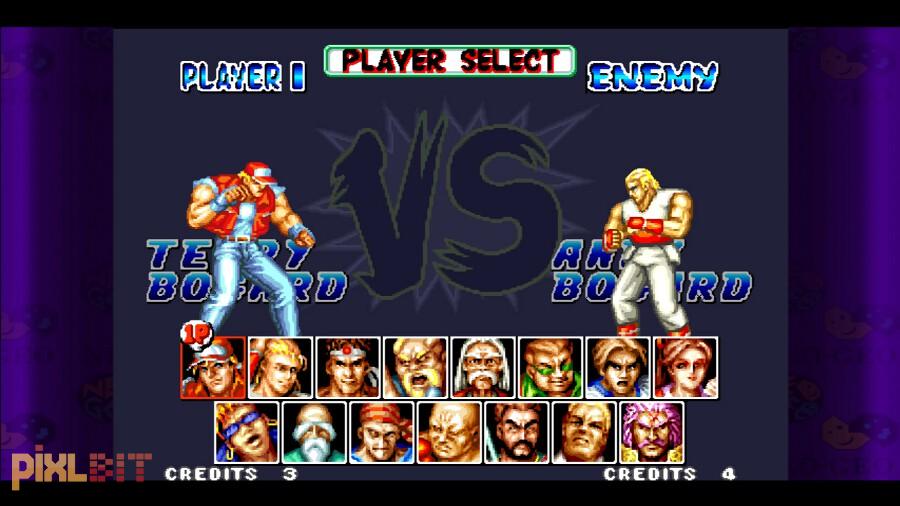900x506 pixels.
Task: Click the Pixlbit logo watermark
Action: [78, 467]
